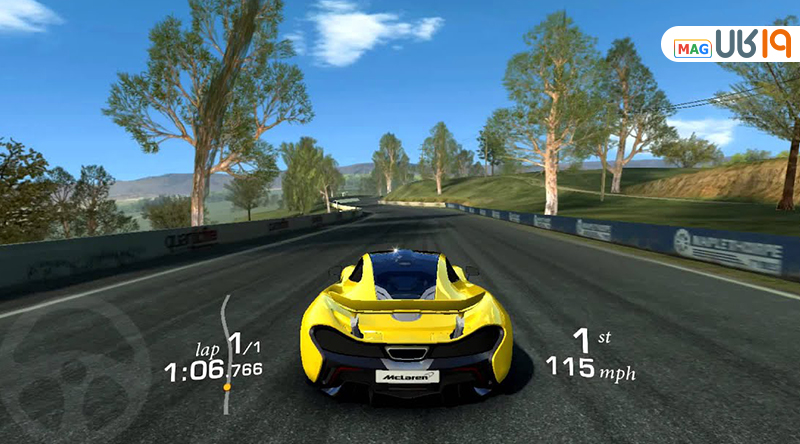Click the MAG watermark logo

pos(730,45)
